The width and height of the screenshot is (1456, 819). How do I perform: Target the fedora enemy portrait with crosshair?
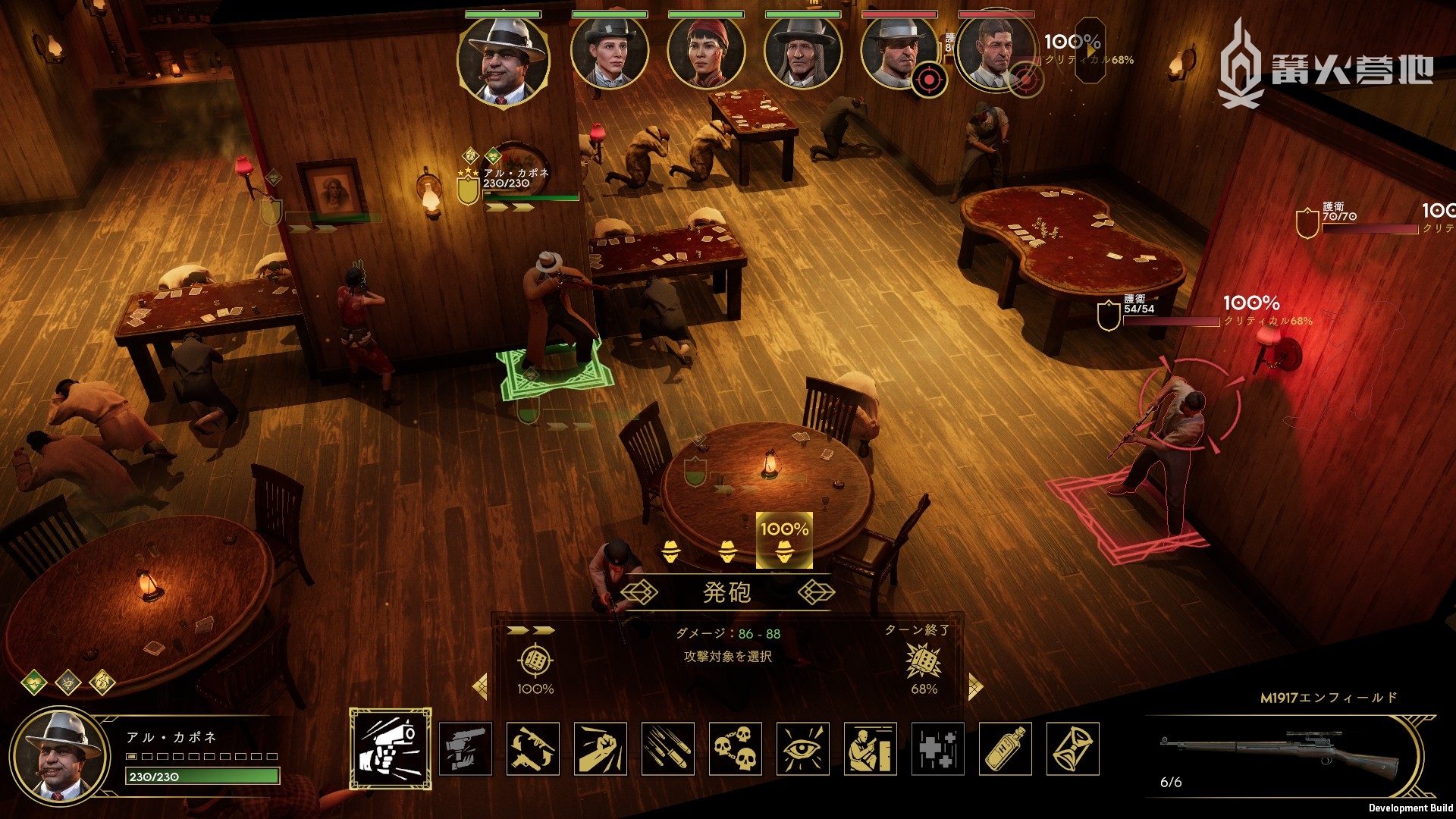click(x=899, y=55)
